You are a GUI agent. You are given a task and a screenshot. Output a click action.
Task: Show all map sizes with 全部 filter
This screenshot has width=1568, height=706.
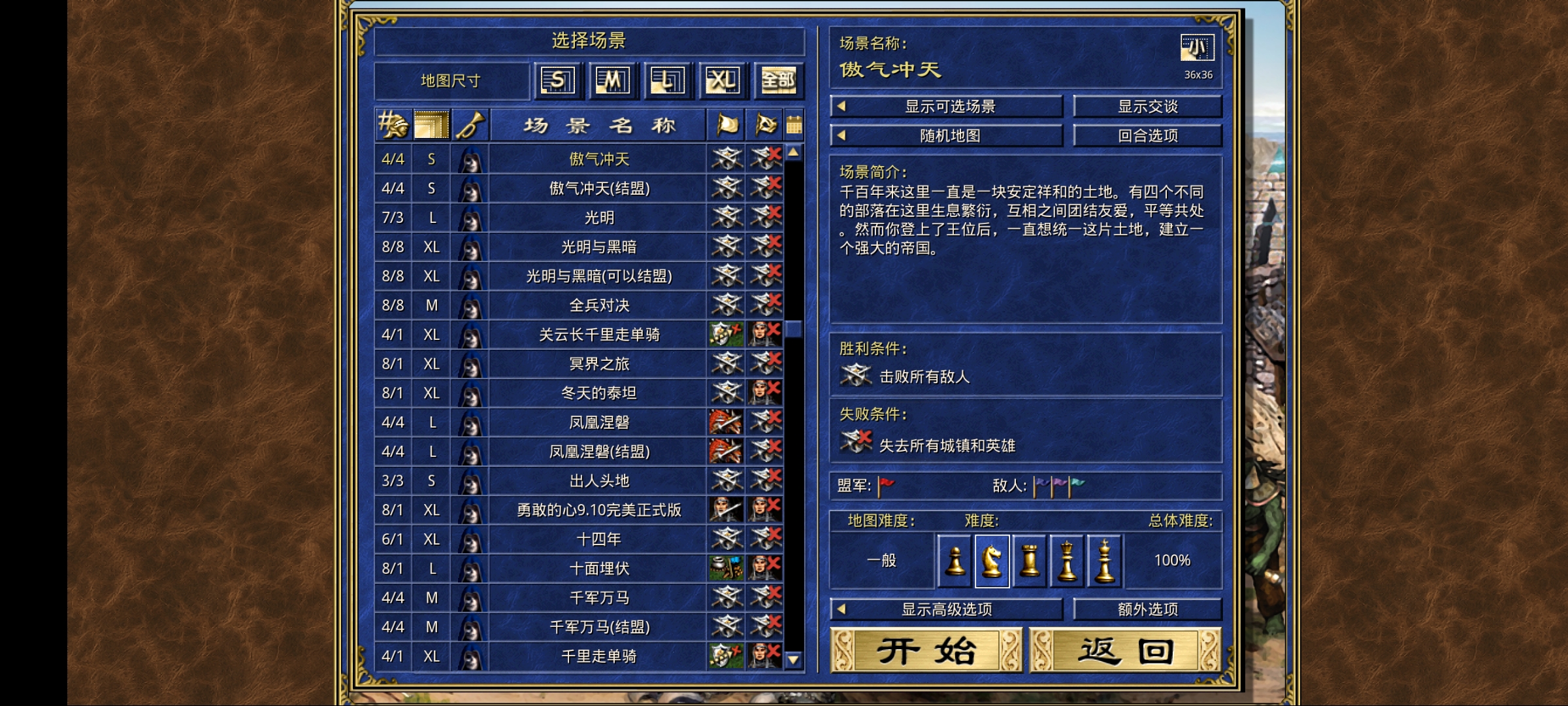click(x=777, y=80)
